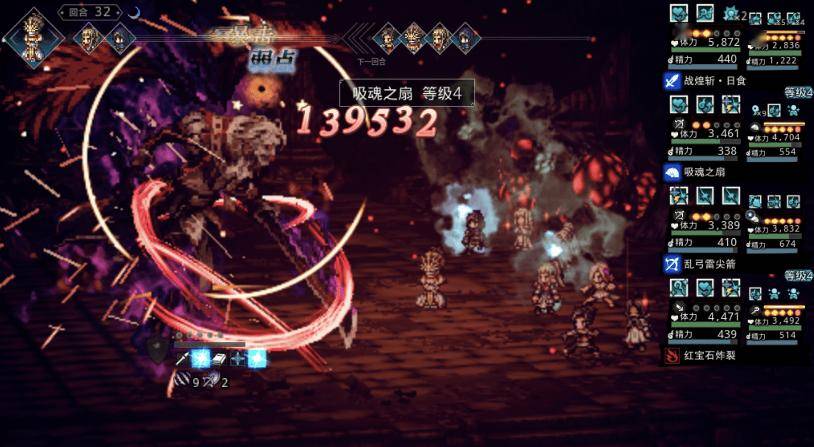
Task: Select the 战煌斩·日食 skill
Action: point(711,80)
